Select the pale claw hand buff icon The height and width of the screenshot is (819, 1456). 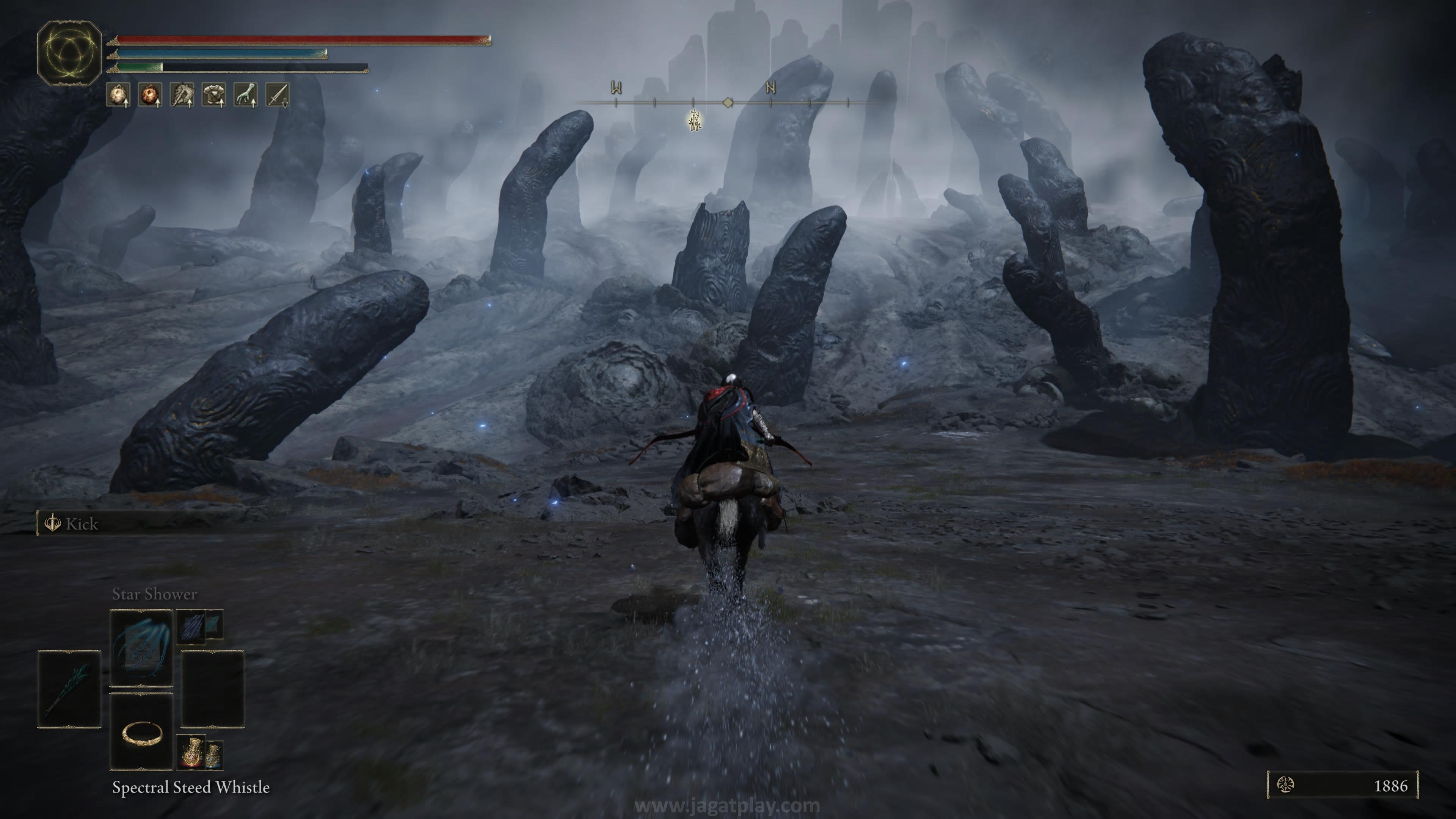point(246,94)
